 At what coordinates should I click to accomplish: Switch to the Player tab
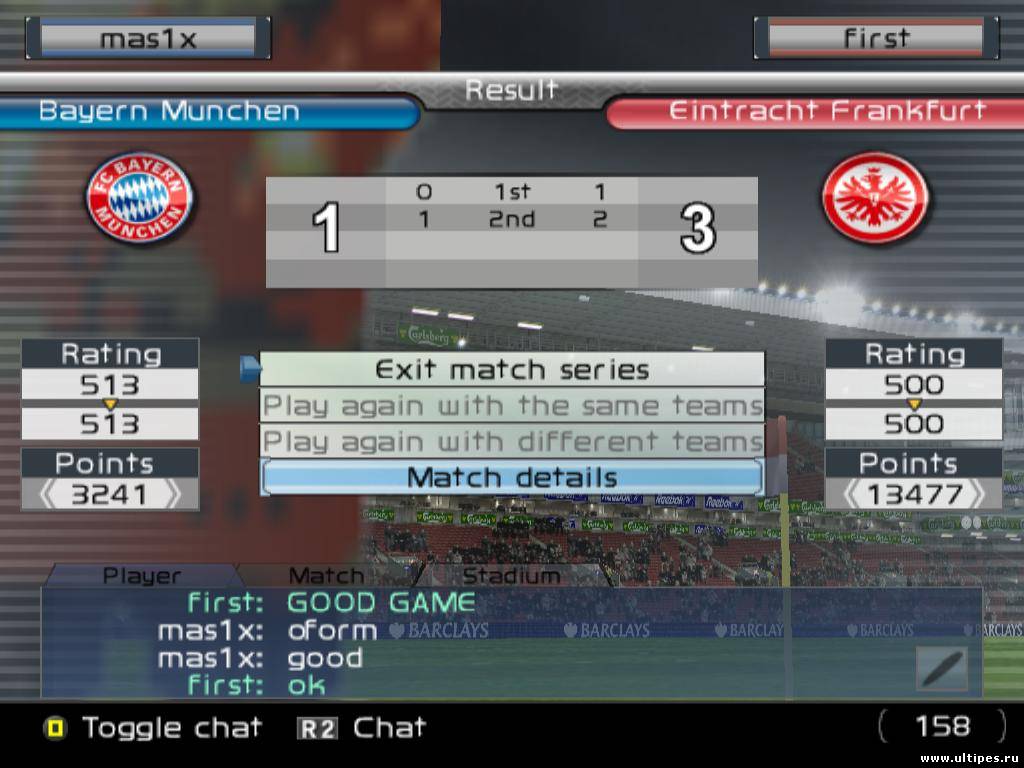[x=142, y=576]
